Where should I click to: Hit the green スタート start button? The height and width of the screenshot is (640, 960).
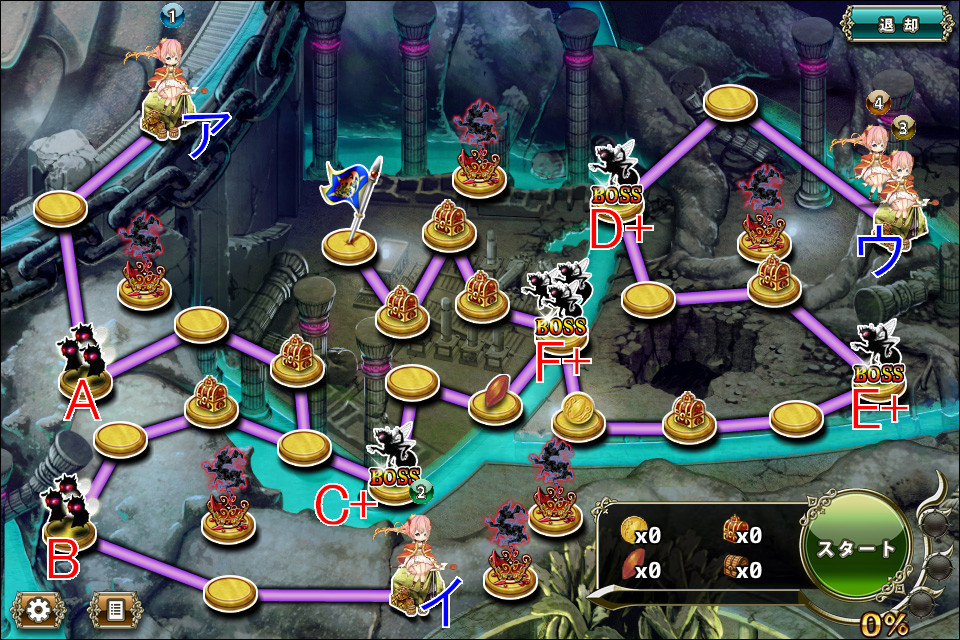(854, 549)
